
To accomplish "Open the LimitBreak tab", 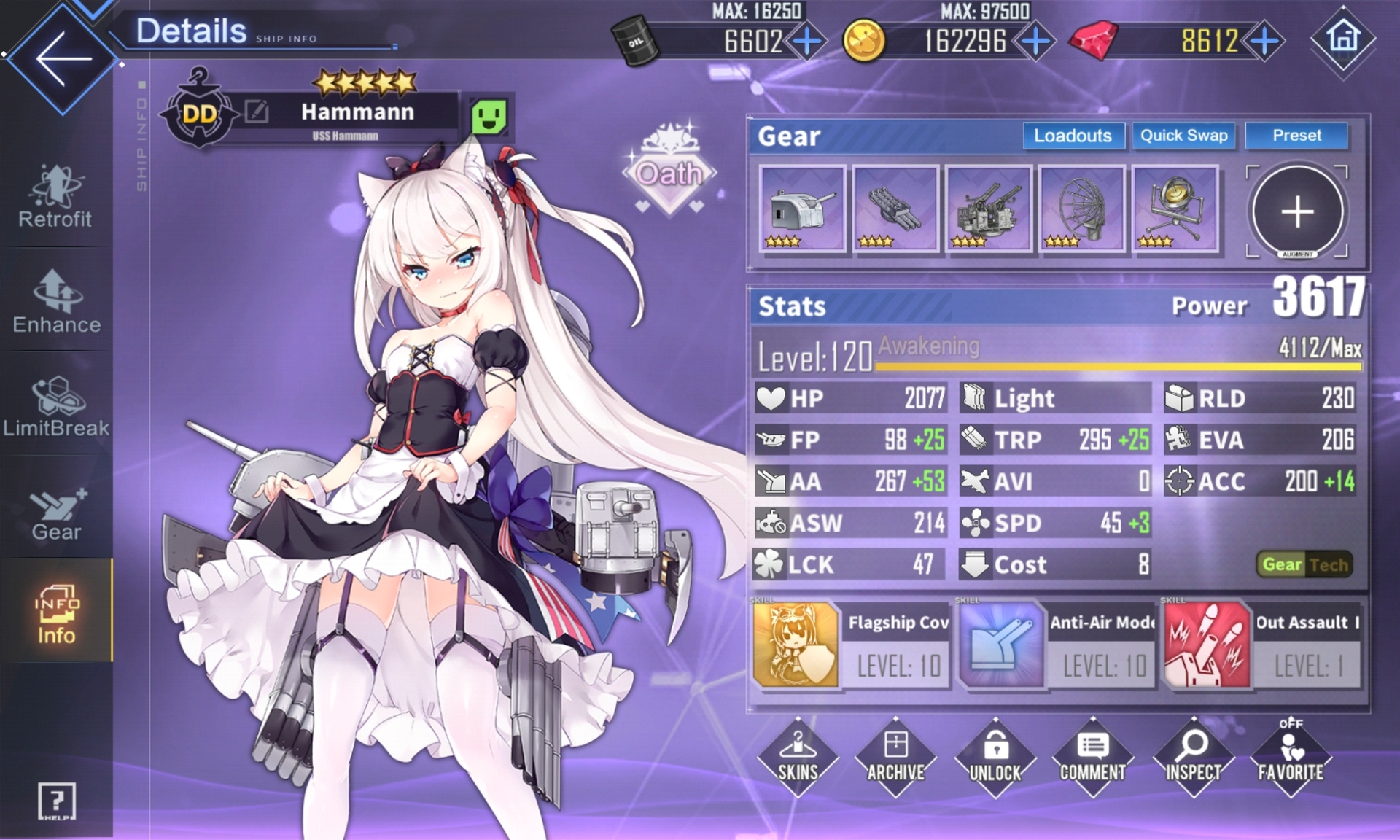I will (x=56, y=406).
